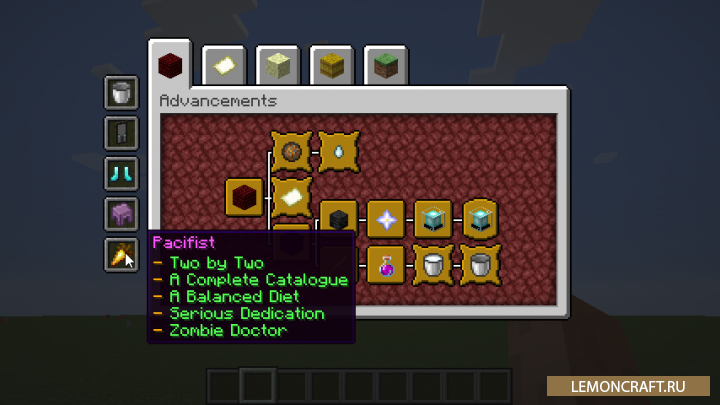Select the grass block advancements tab

pyautogui.click(x=386, y=66)
